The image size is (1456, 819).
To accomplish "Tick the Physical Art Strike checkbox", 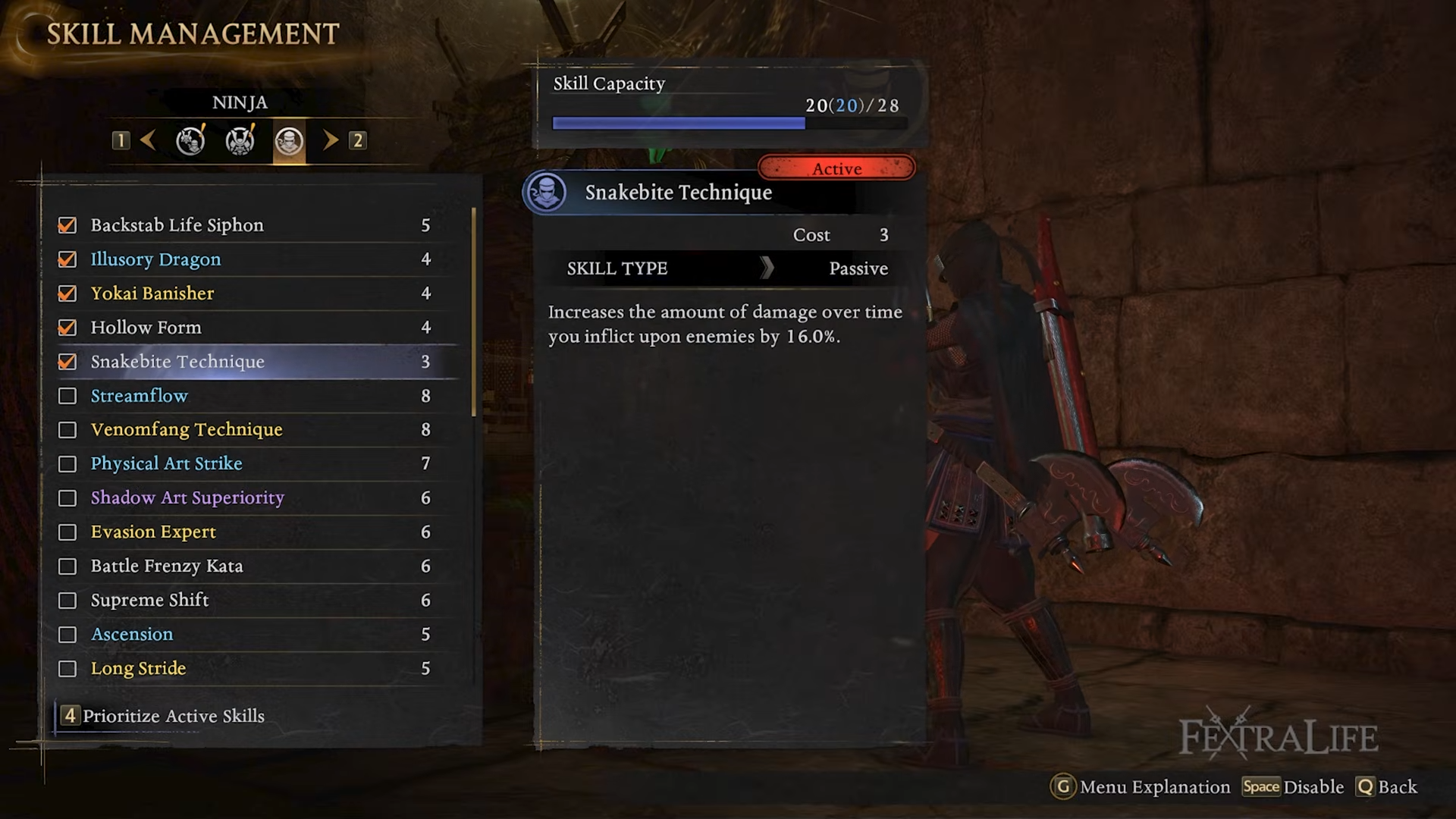I will [x=67, y=464].
